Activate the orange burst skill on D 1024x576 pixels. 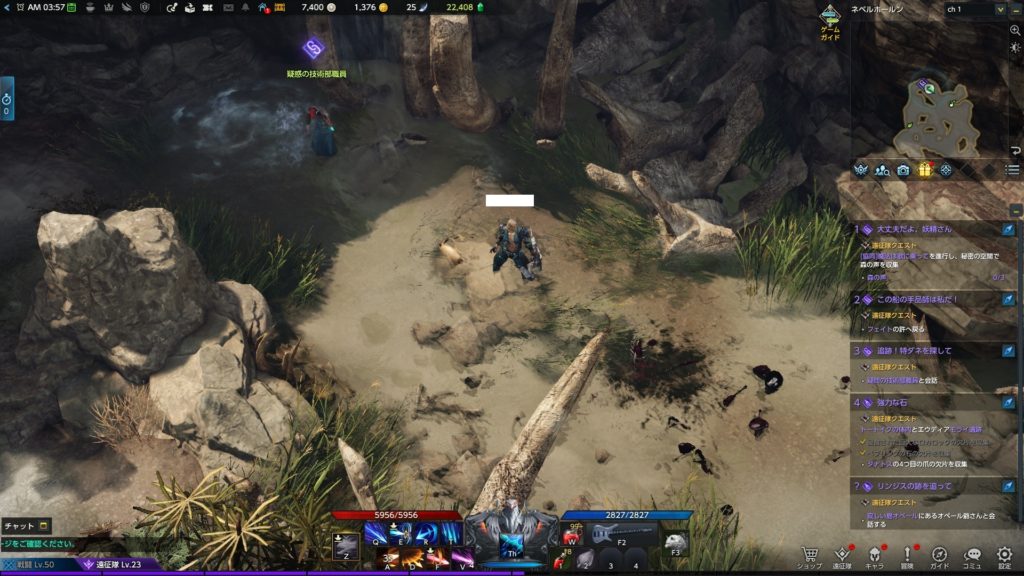(x=414, y=556)
